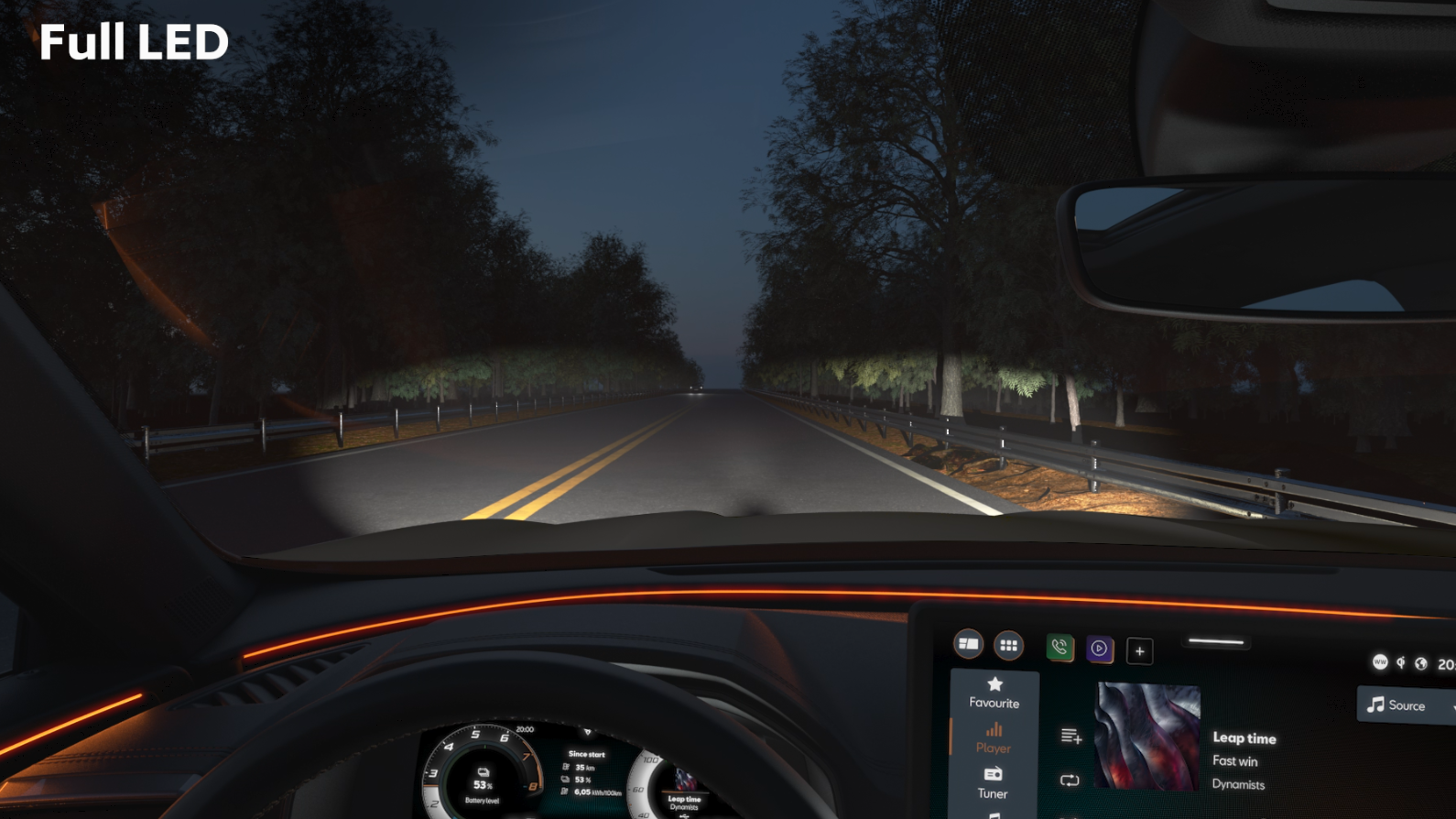The height and width of the screenshot is (819, 1456).
Task: Open the split-window home view button
Action: [x=968, y=644]
